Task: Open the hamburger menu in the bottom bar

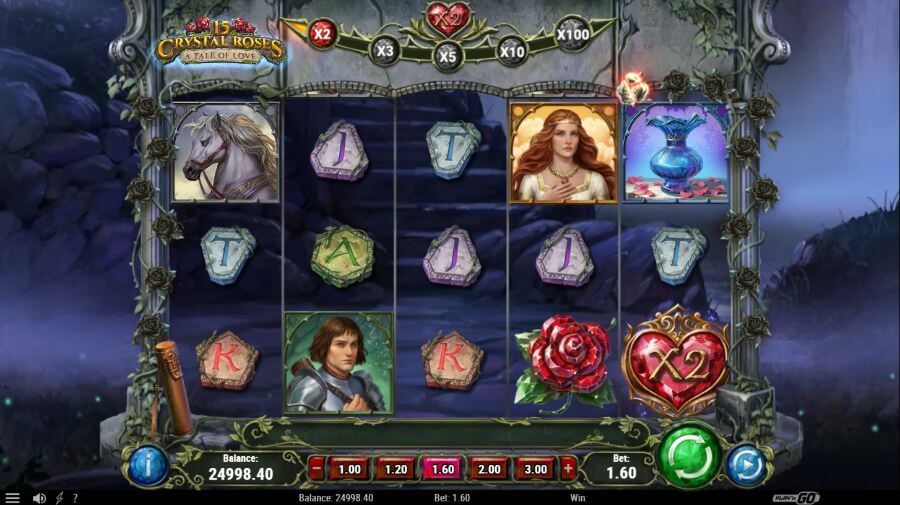Action: click(12, 497)
